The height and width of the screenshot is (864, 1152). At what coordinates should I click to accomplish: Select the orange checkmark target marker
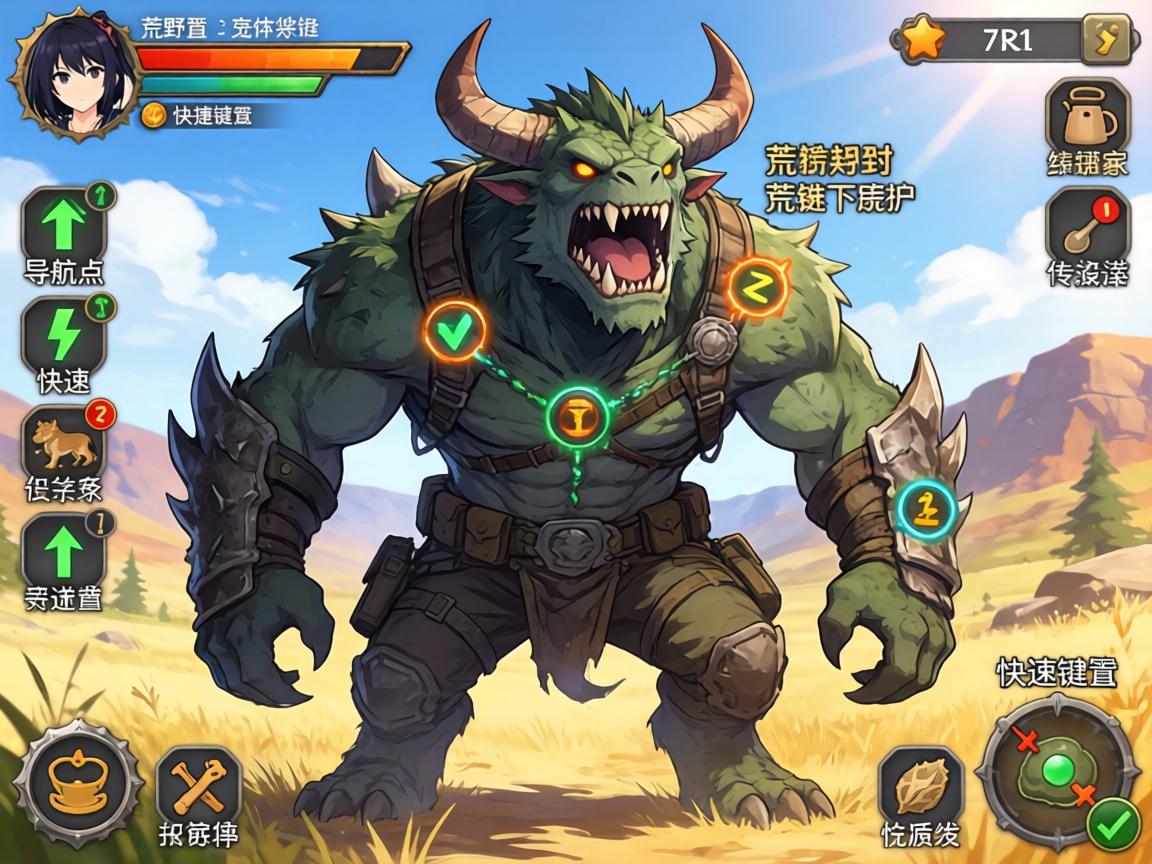click(454, 331)
